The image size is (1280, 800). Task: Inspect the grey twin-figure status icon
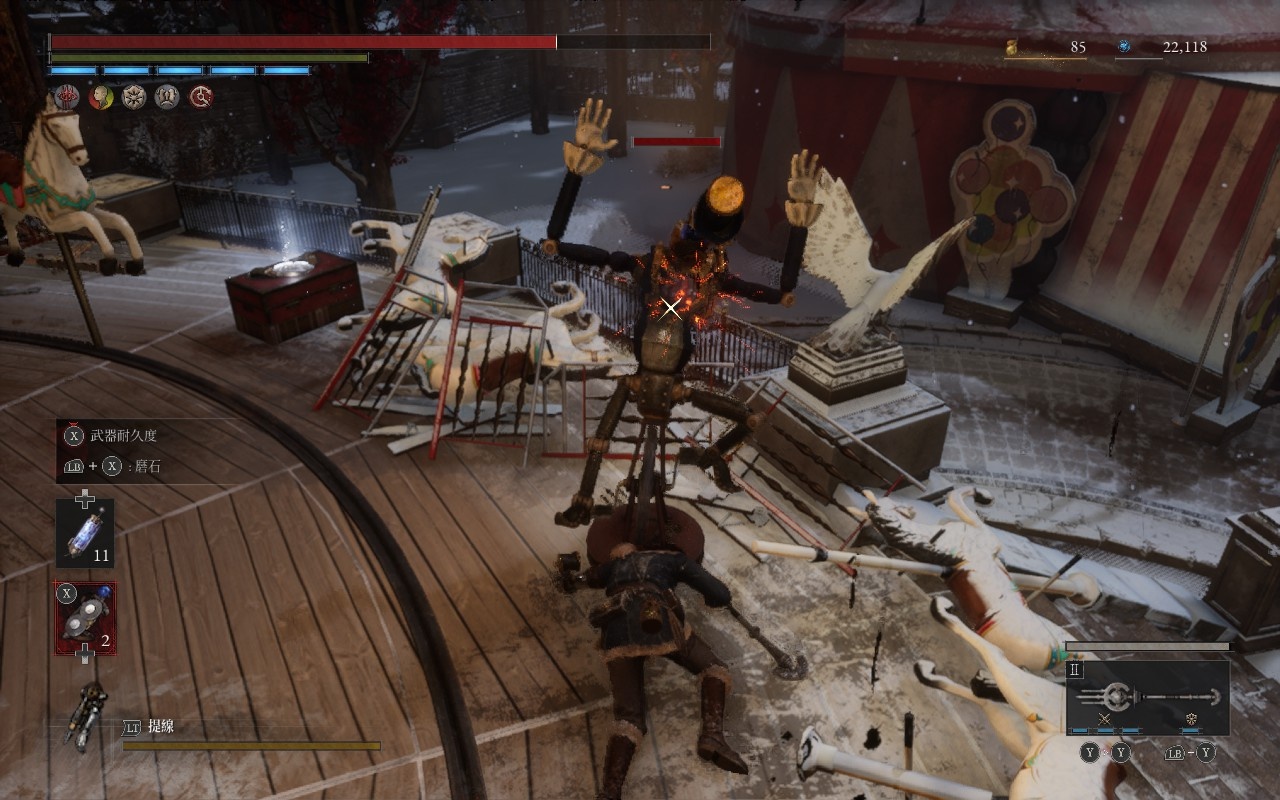tap(167, 97)
